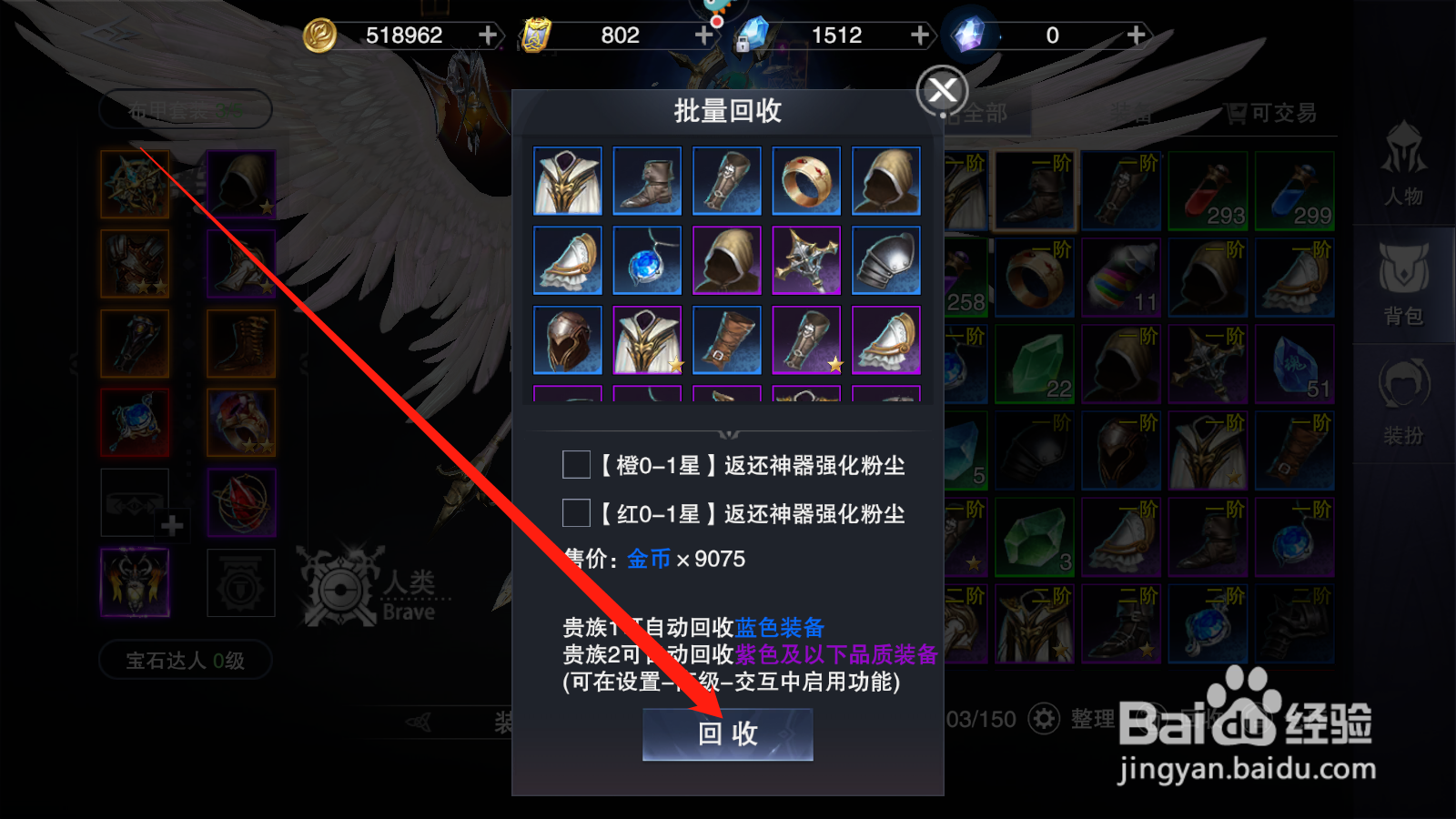Click the gold coin currency icon

[320, 35]
